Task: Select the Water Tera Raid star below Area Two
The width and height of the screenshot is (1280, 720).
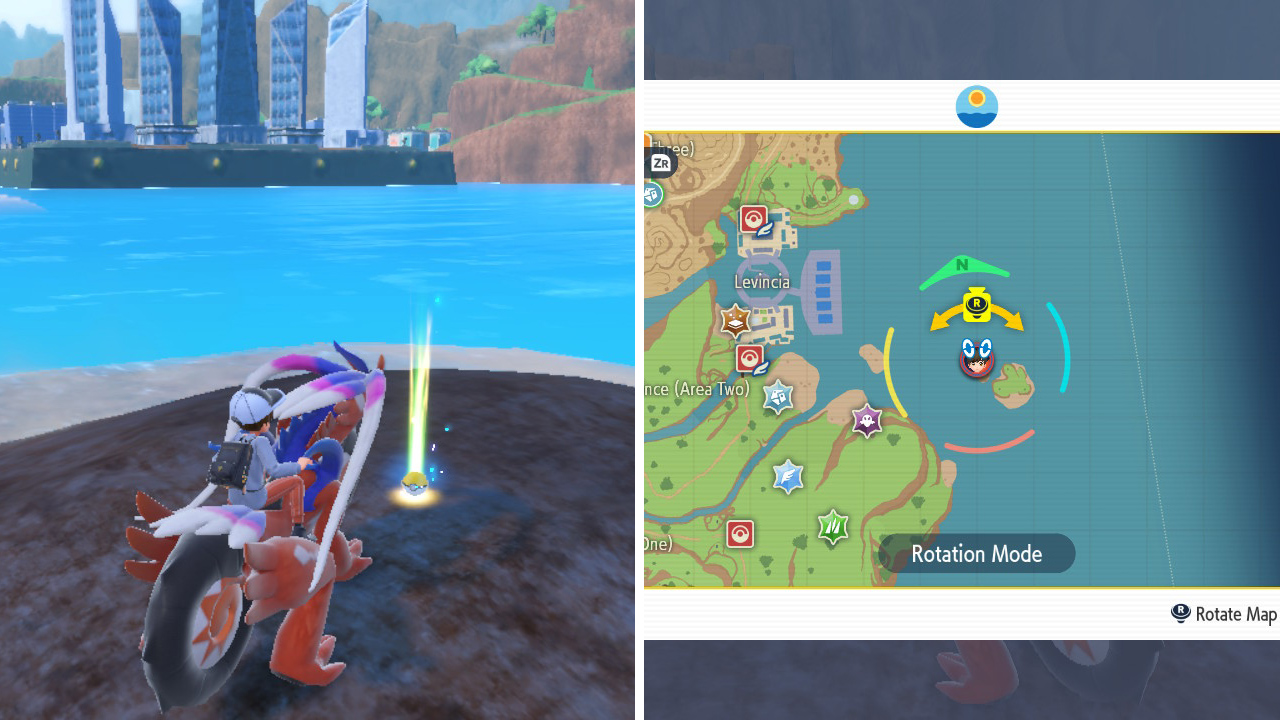Action: pos(777,395)
